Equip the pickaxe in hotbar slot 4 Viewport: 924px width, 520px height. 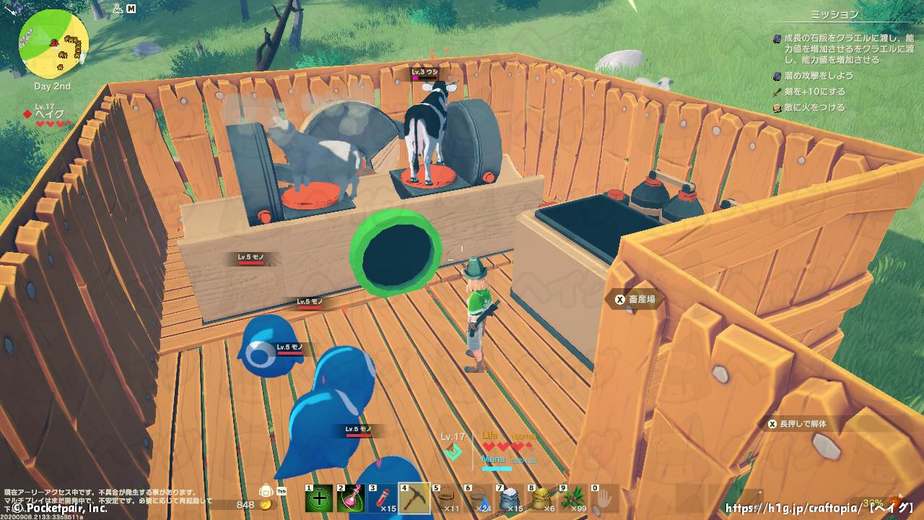coord(414,498)
